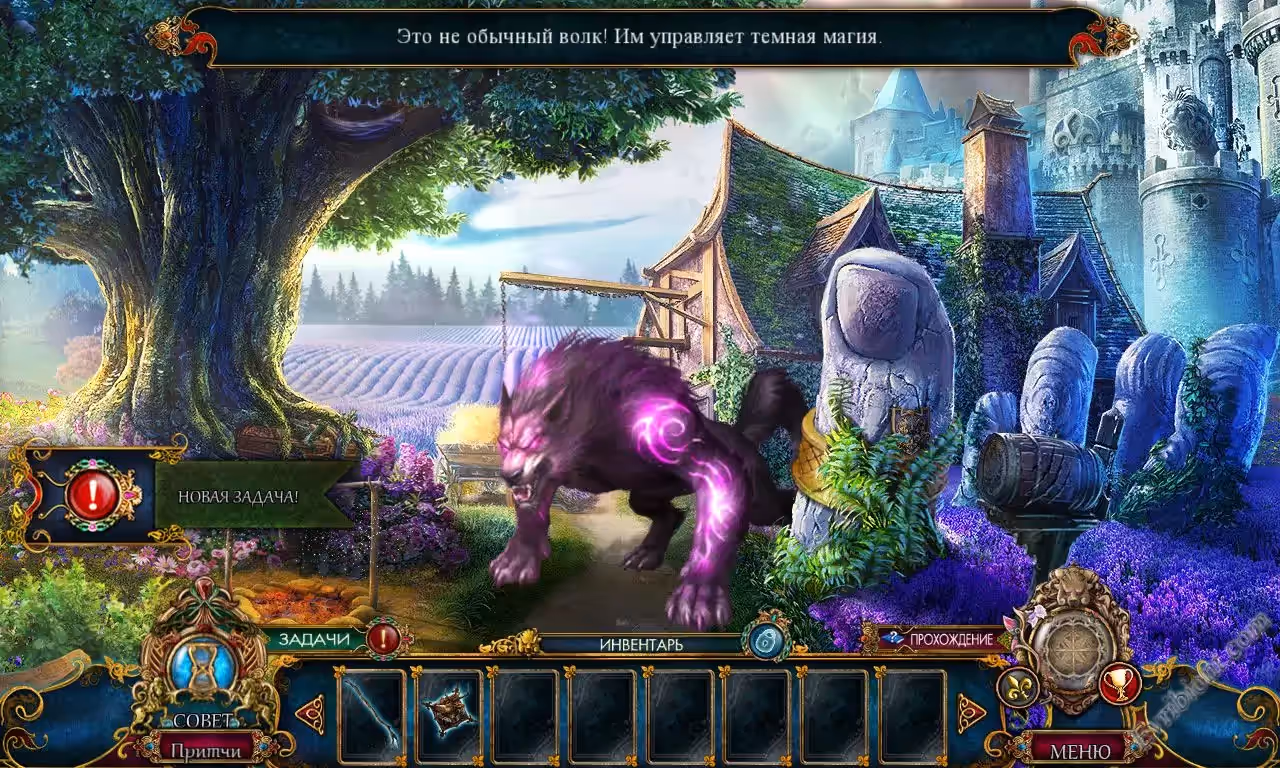The height and width of the screenshot is (768, 1280).
Task: Open the trophy achievements button
Action: click(1119, 684)
